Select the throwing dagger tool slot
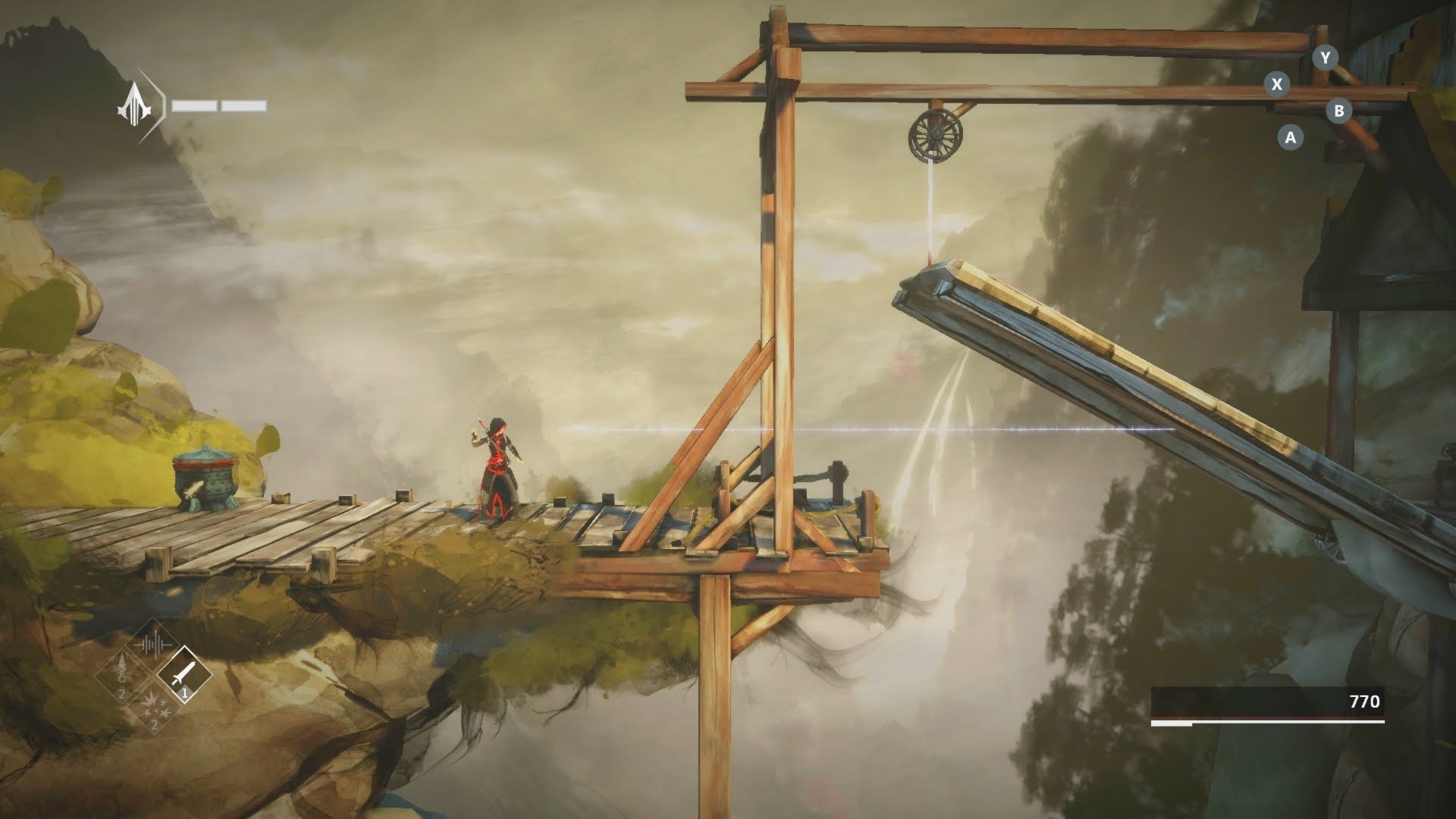The height and width of the screenshot is (819, 1456). (184, 674)
